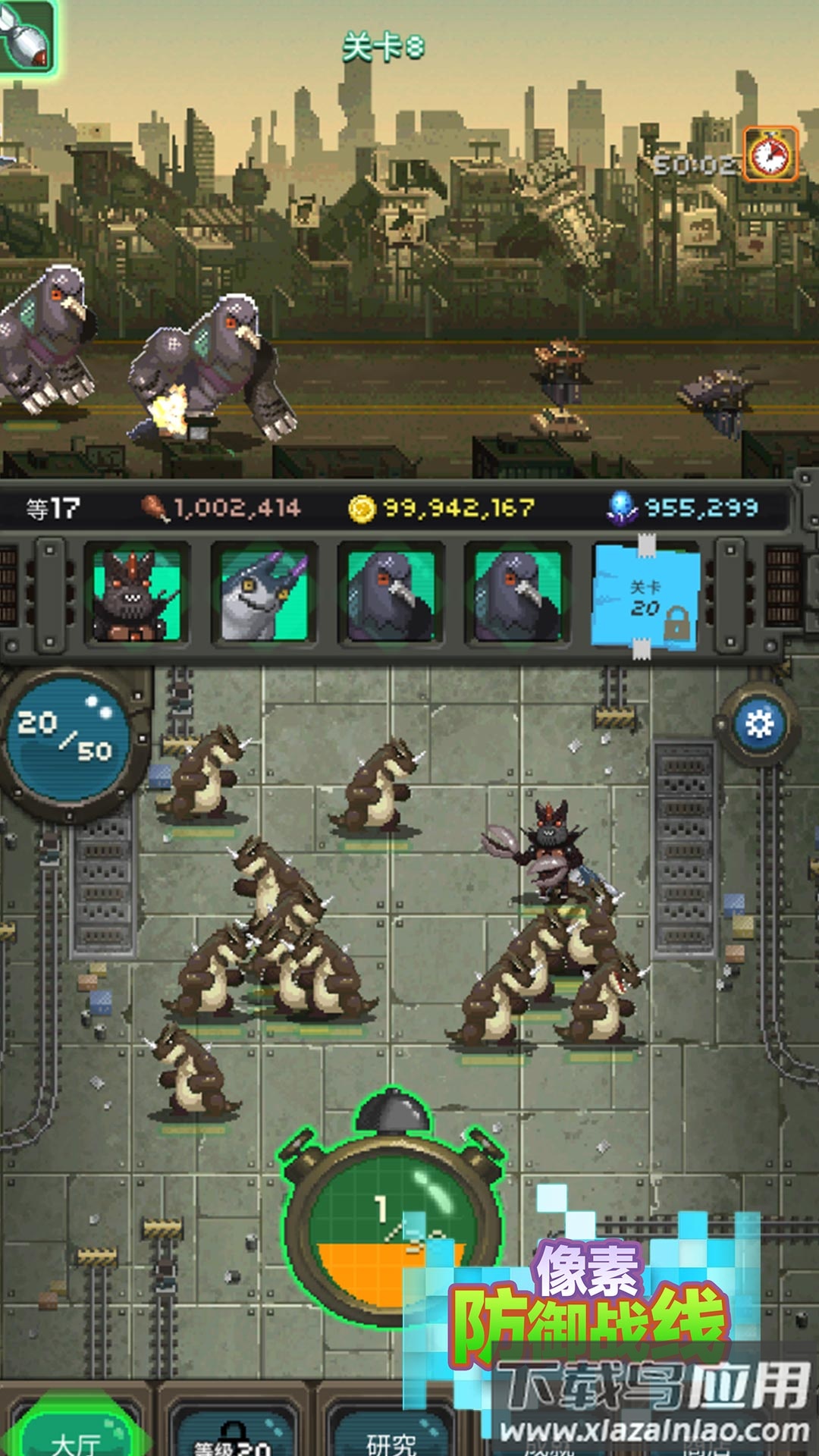
Task: Open the 研究 research tab
Action: coord(391,1437)
